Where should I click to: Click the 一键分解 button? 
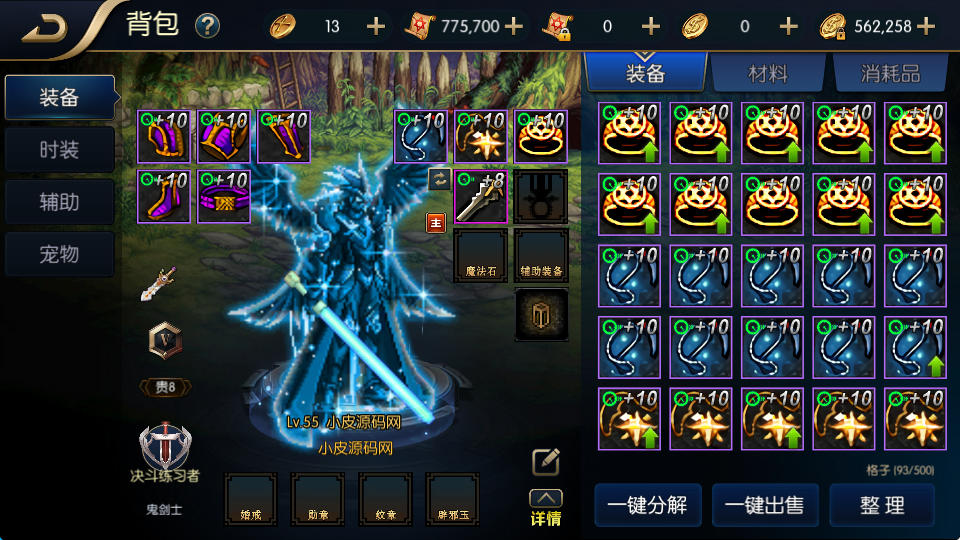[647, 505]
